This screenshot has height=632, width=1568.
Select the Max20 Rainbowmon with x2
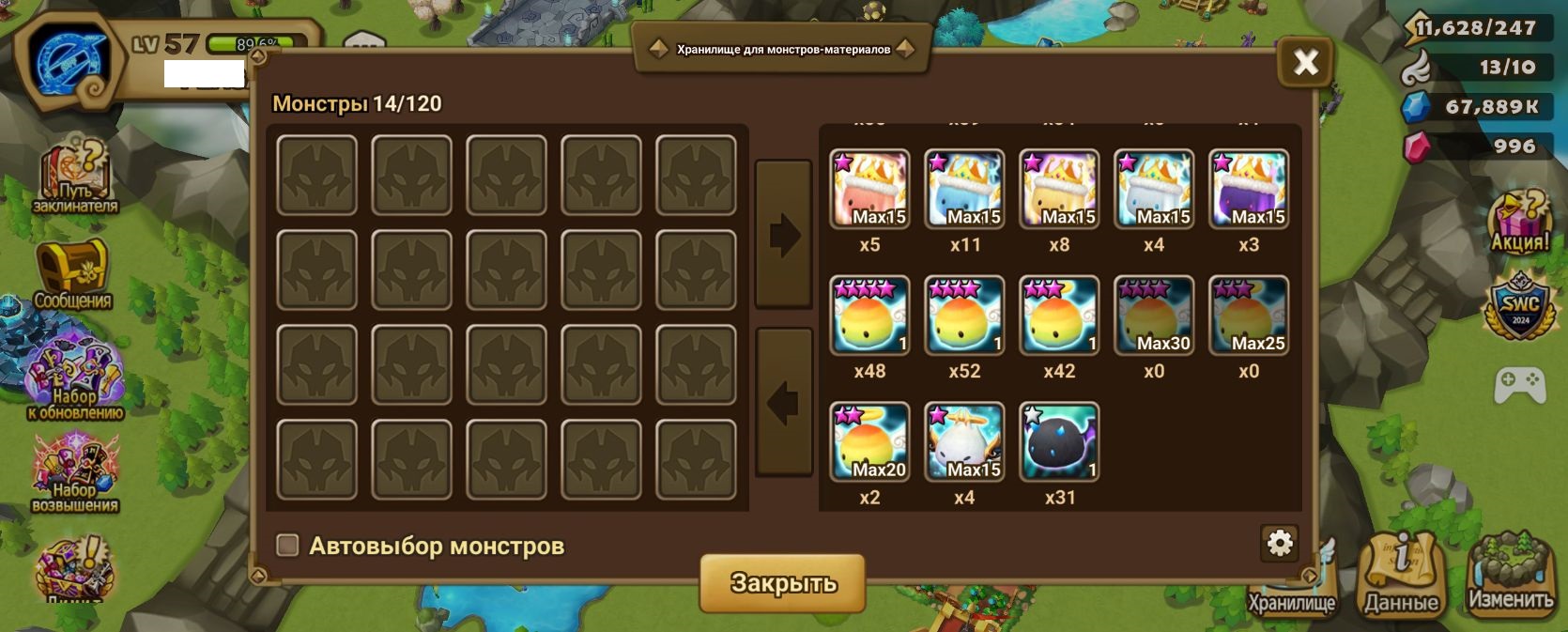click(869, 441)
